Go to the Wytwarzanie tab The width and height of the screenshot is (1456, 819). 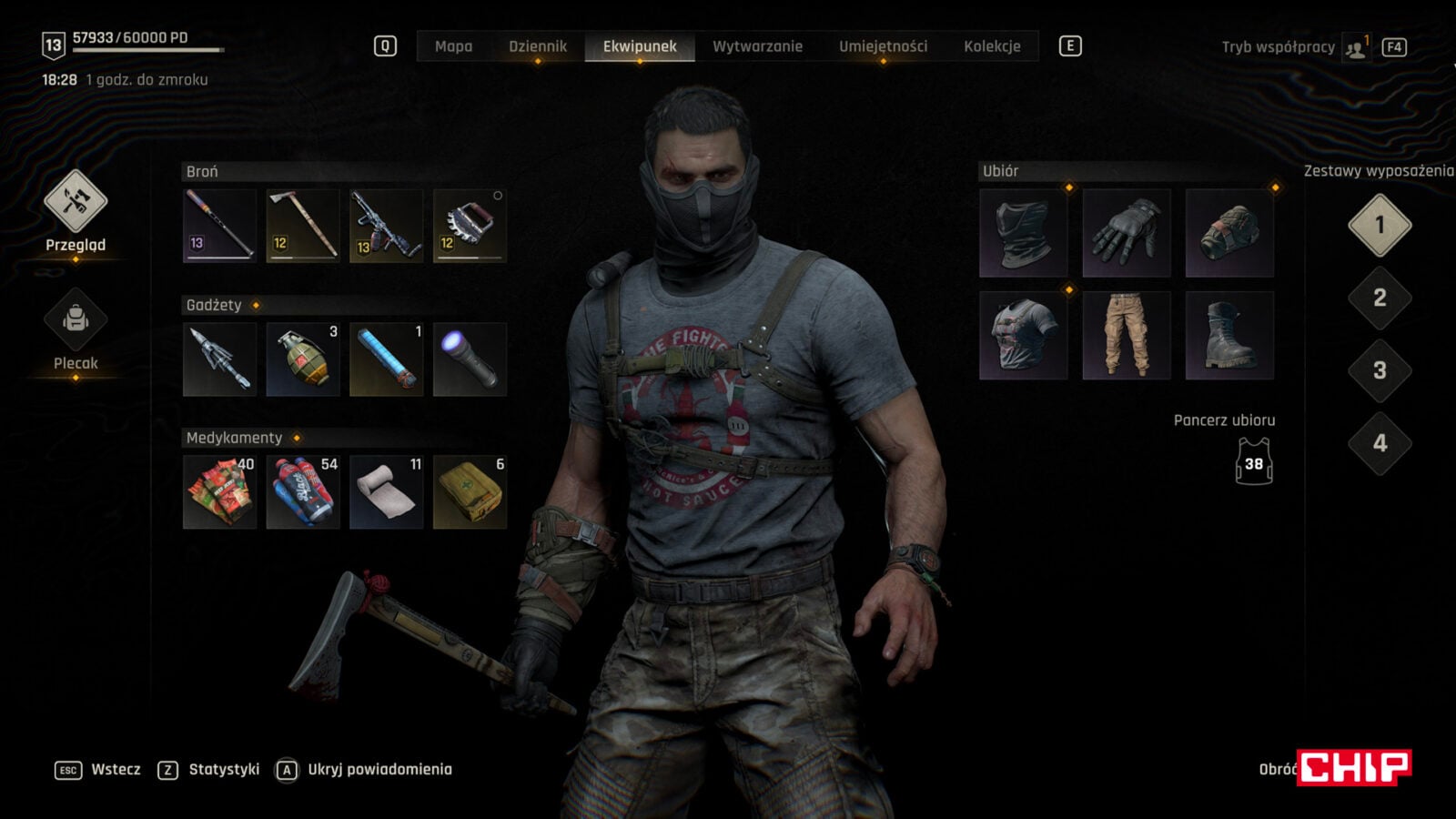point(757,46)
